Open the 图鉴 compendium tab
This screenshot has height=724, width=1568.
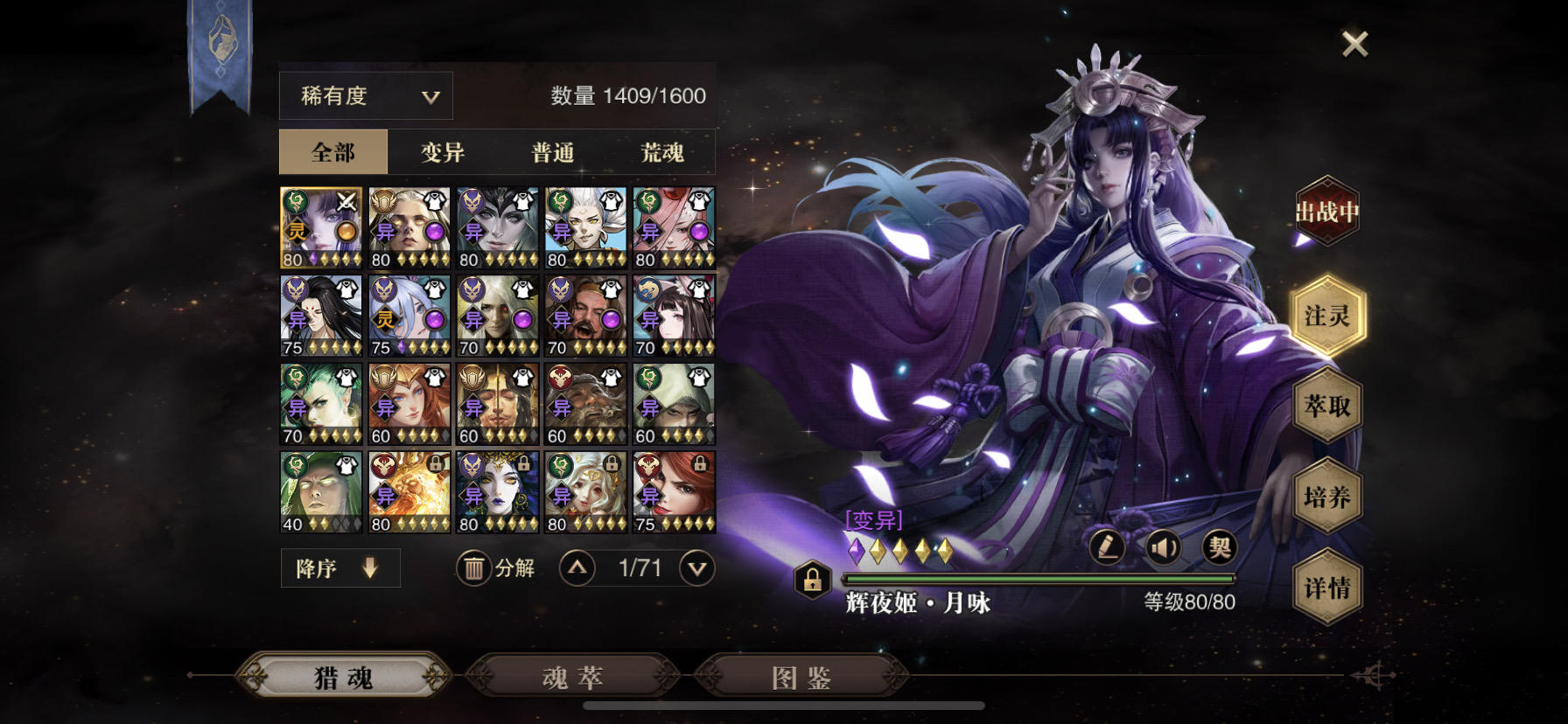[x=801, y=676]
